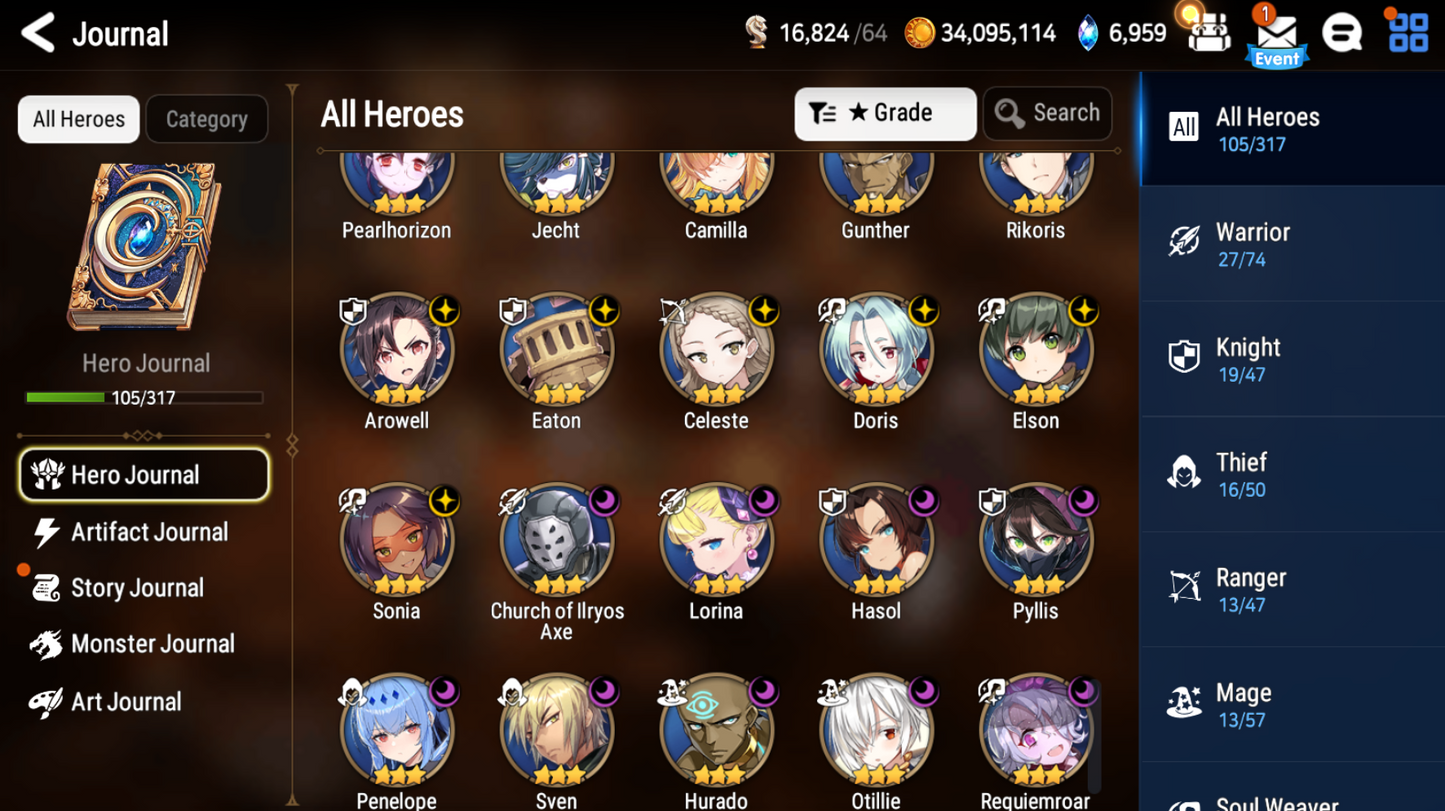Select the All Heroes filter in right sidebar
The image size is (1445, 811).
1290,128
